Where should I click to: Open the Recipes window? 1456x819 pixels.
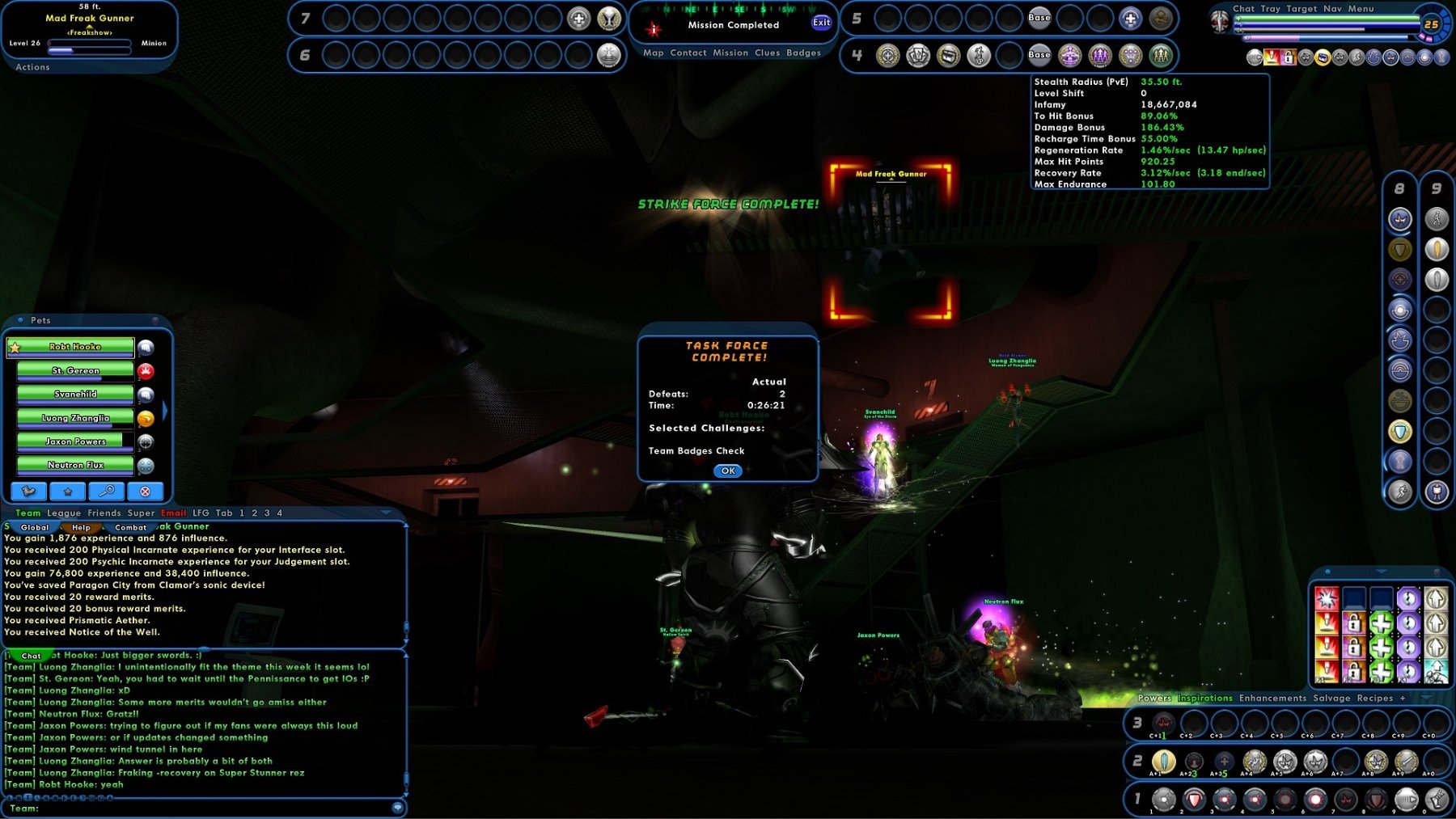pos(1375,698)
